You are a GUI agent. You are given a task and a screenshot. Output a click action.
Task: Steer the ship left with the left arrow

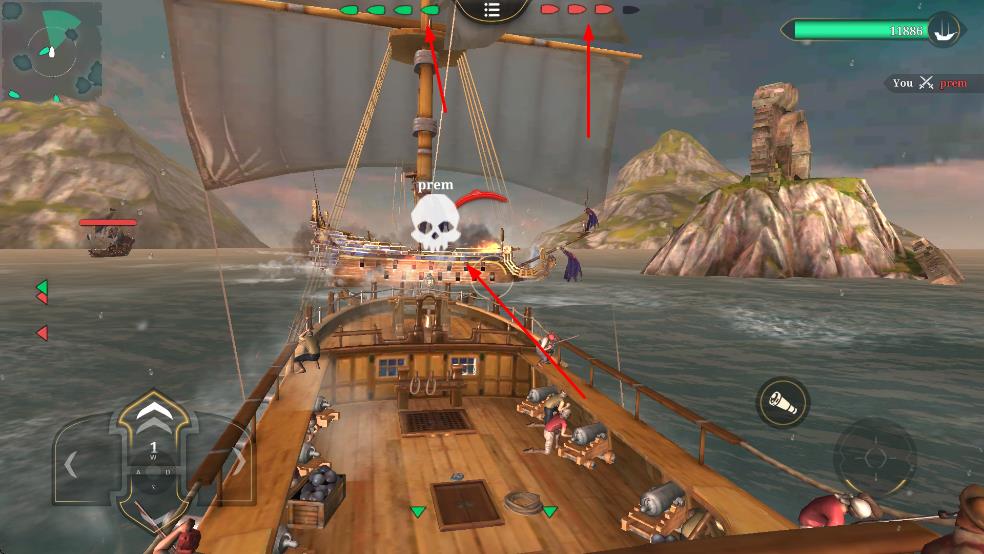(72, 465)
